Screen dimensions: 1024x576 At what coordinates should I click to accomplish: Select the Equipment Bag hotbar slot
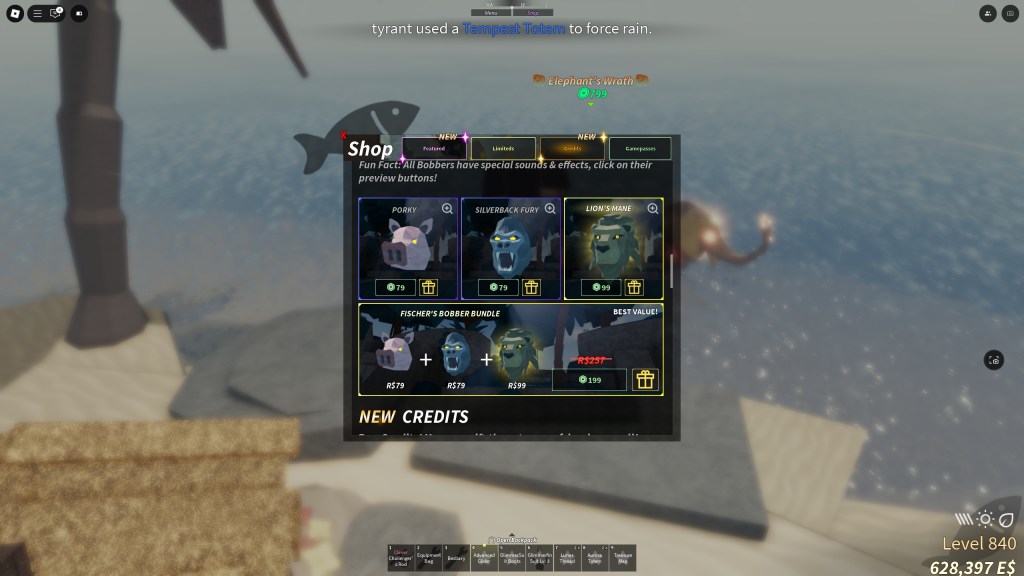428,558
